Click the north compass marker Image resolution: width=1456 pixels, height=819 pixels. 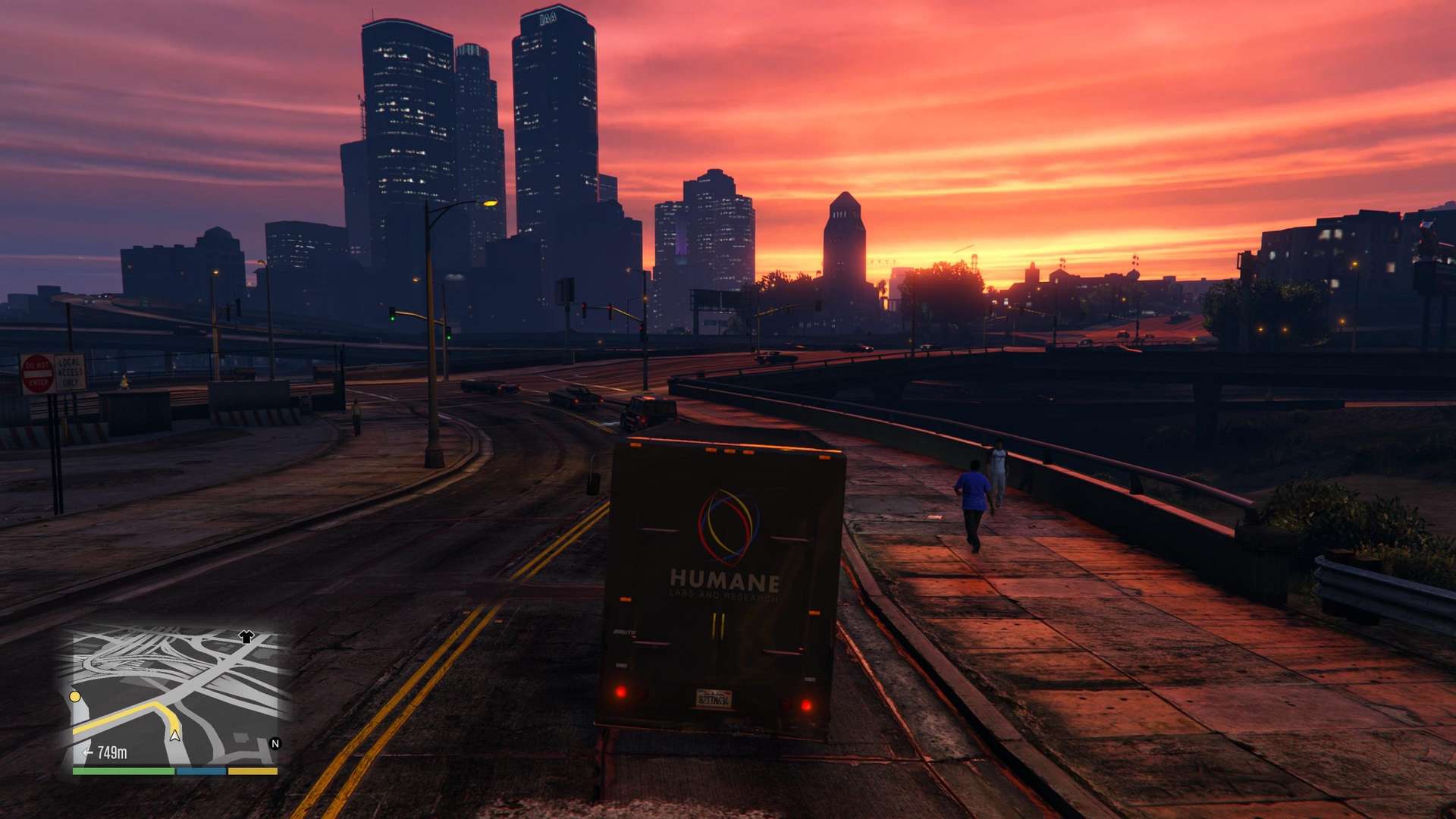(275, 744)
